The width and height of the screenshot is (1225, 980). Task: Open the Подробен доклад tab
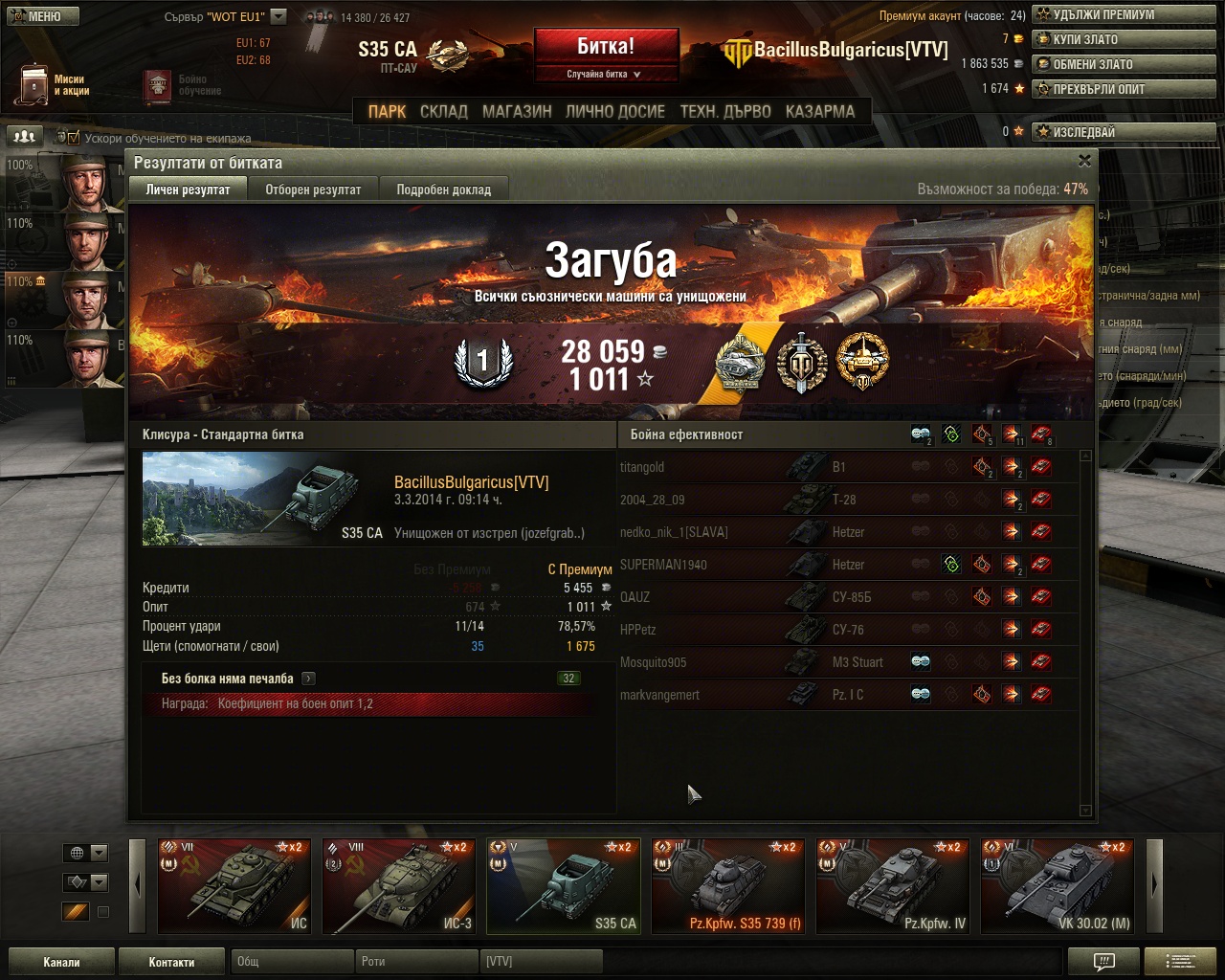pos(443,189)
